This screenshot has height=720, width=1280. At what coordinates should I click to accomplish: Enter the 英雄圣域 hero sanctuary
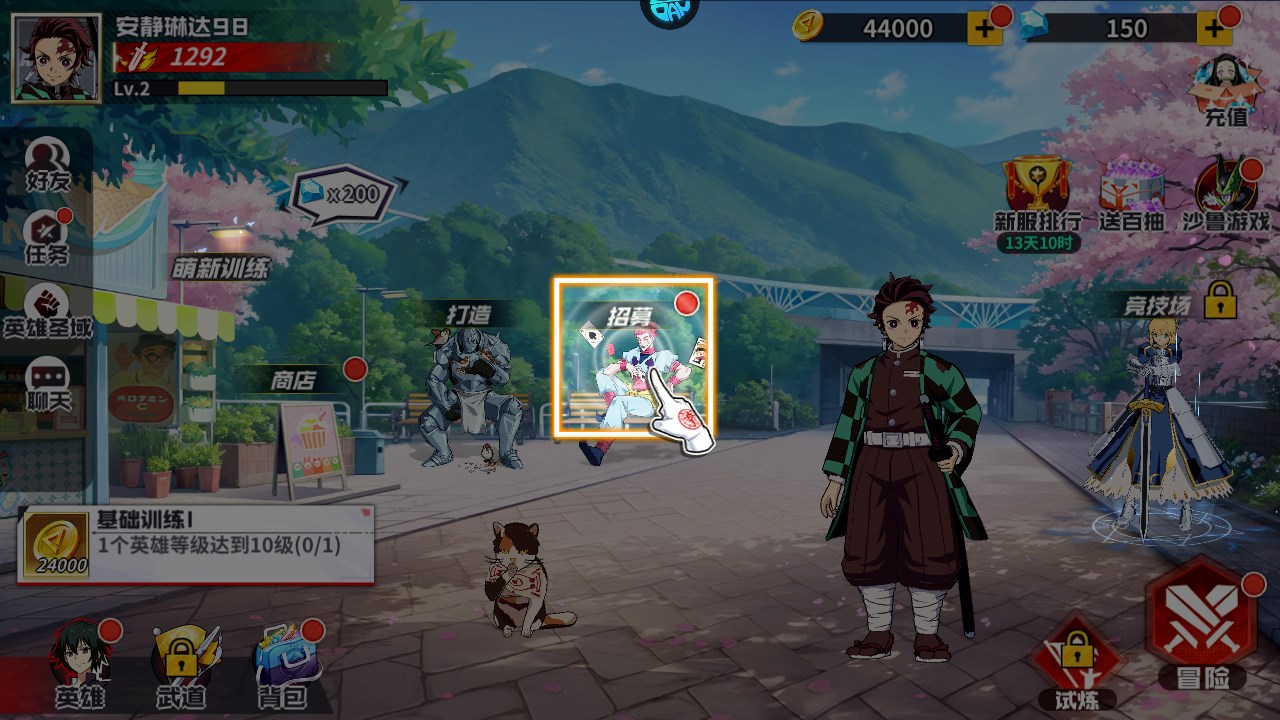pos(47,310)
